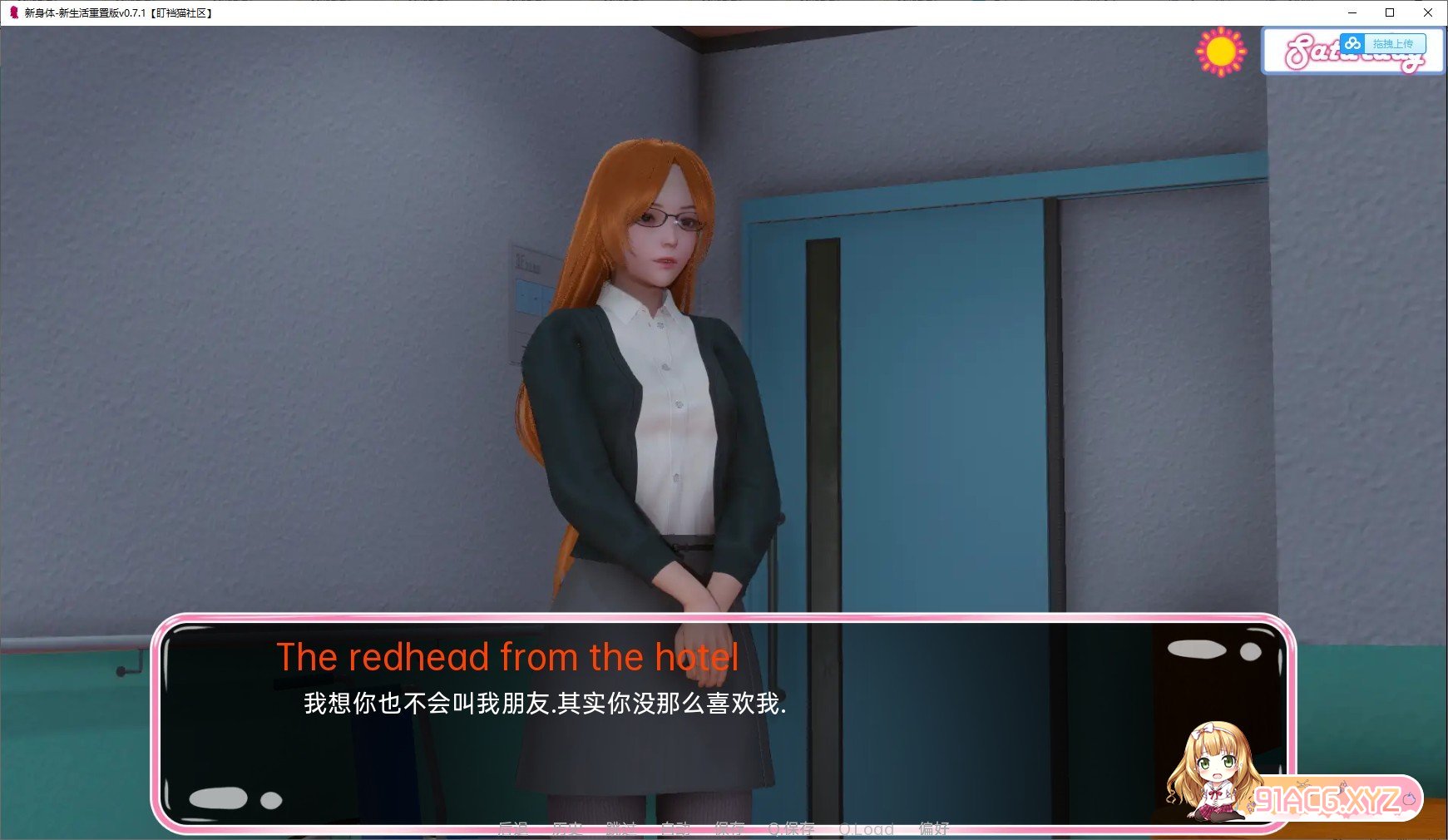
Task: Activate 跳过 (Skip) in the quick menu
Action: [x=621, y=828]
